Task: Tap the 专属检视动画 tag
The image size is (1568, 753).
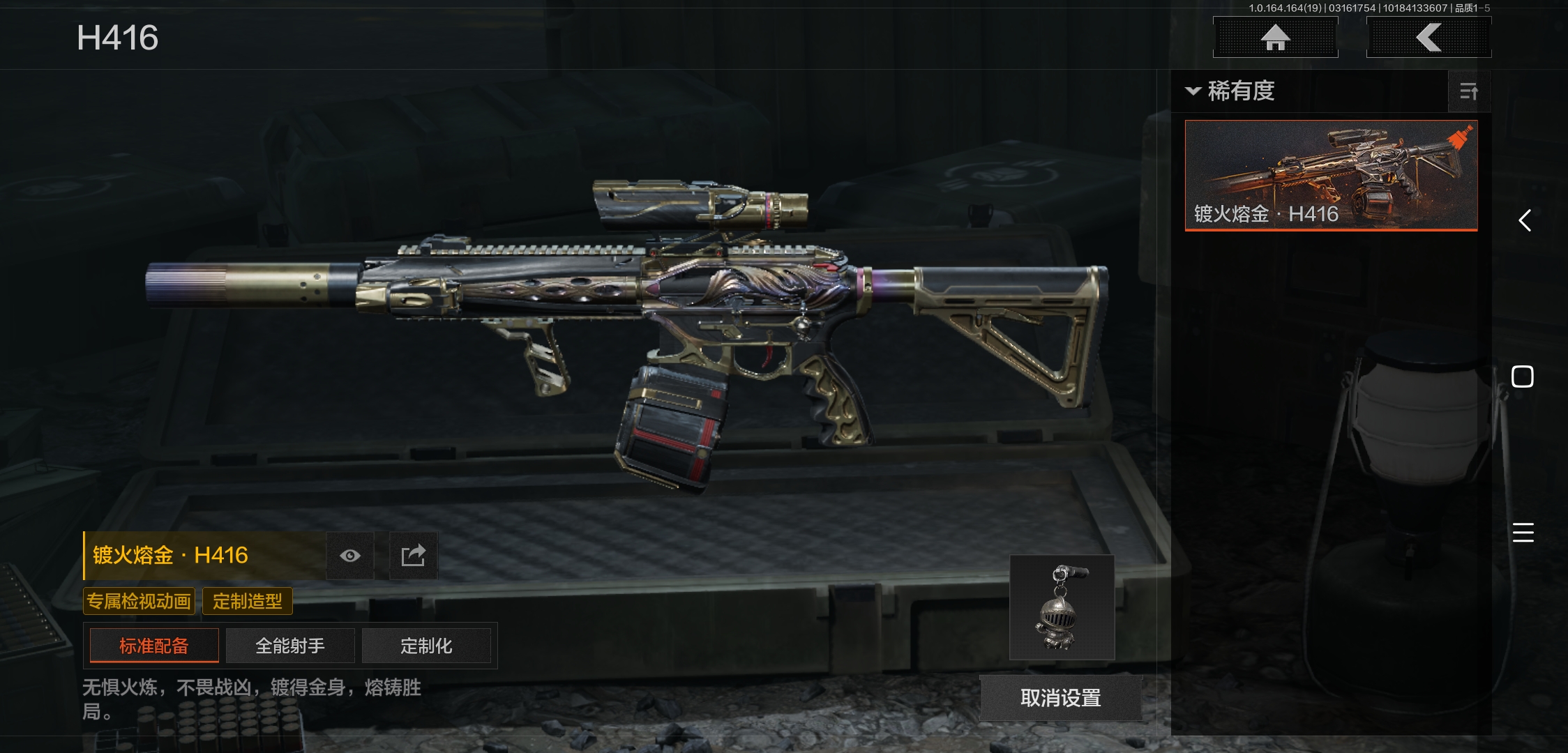Action: pos(139,601)
